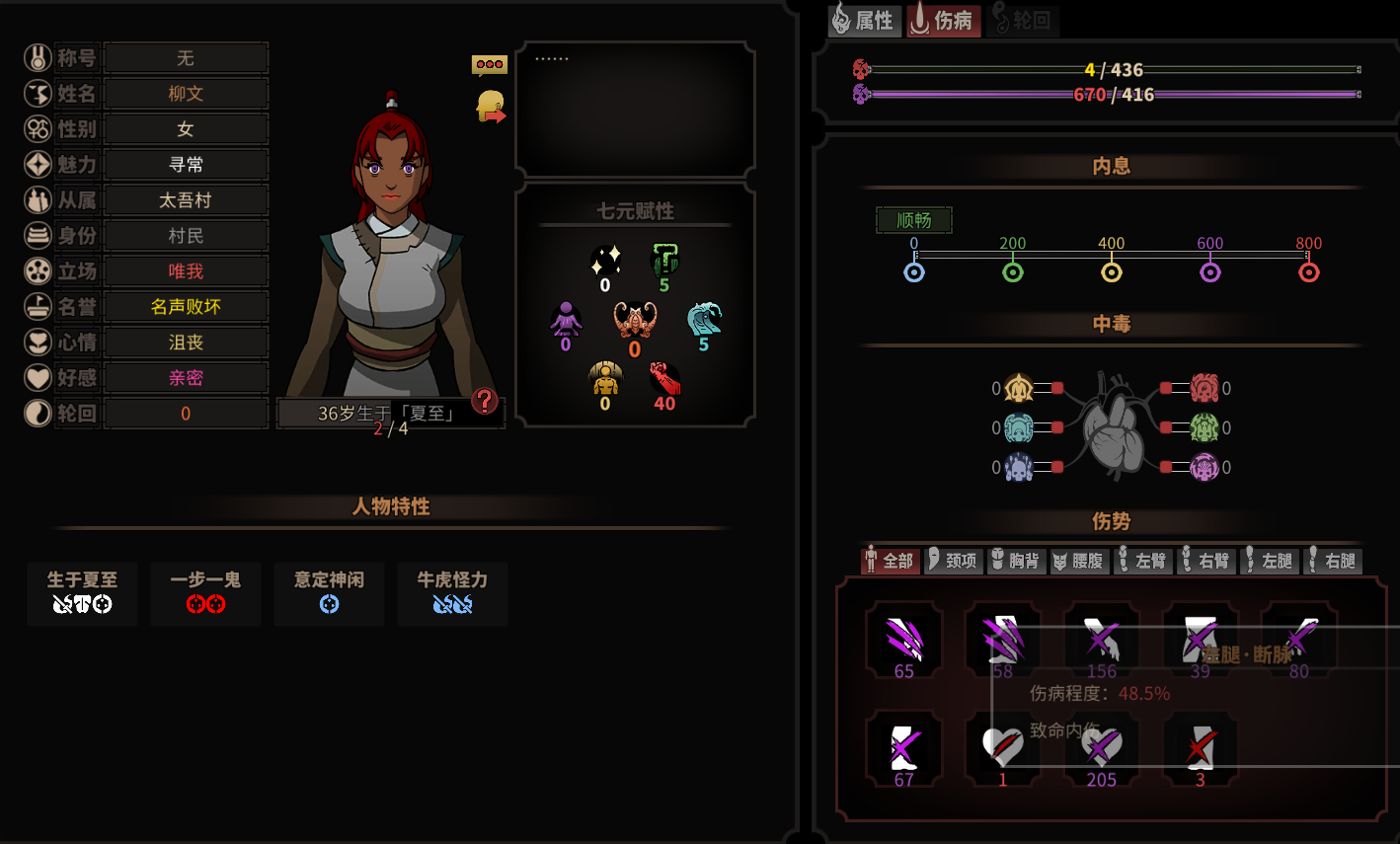
Task: Select the 一步一鬼 character trait
Action: (x=205, y=593)
